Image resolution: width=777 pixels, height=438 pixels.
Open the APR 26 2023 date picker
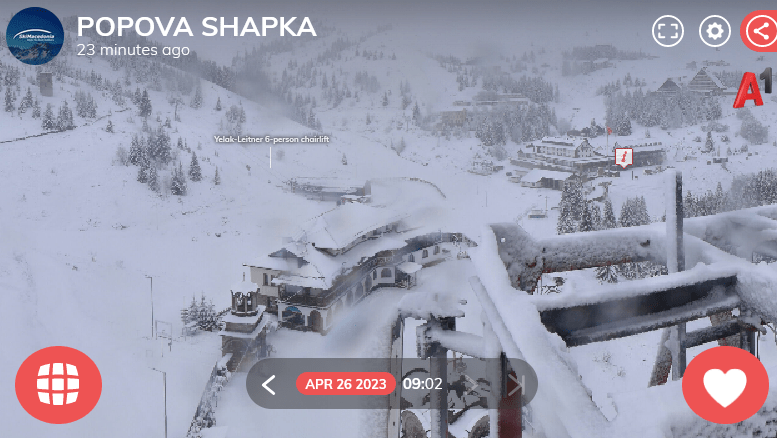click(x=346, y=384)
